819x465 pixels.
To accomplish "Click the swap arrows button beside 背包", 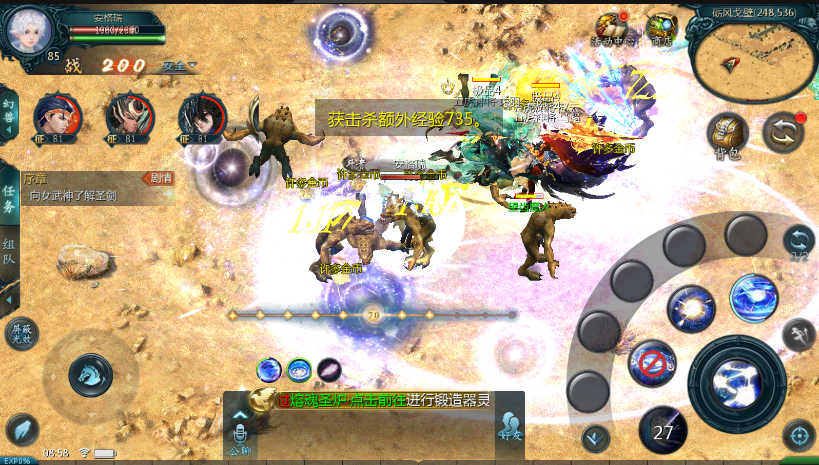I will pyautogui.click(x=783, y=133).
